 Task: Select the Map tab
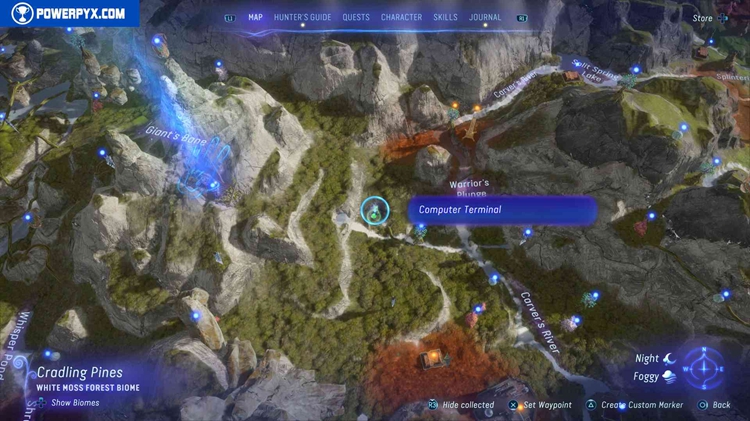pos(255,17)
